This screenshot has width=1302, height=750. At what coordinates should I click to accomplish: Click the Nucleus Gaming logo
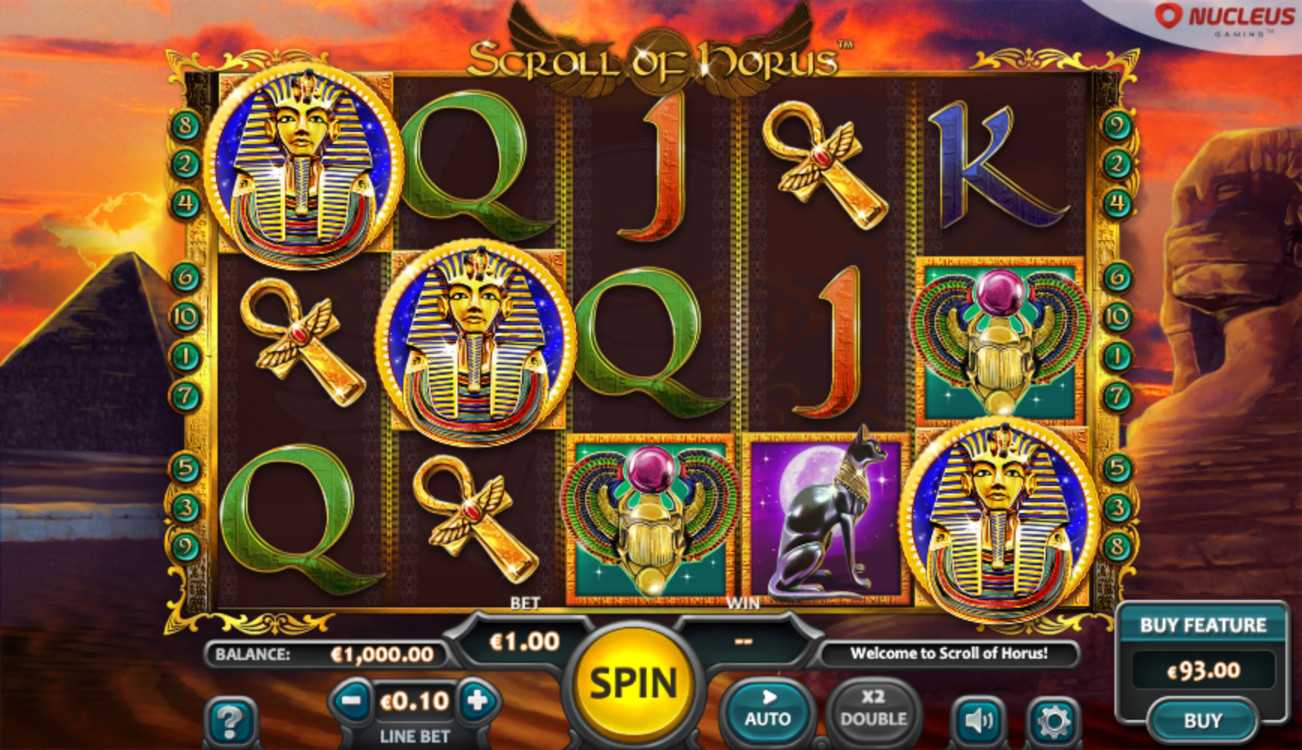click(1213, 18)
